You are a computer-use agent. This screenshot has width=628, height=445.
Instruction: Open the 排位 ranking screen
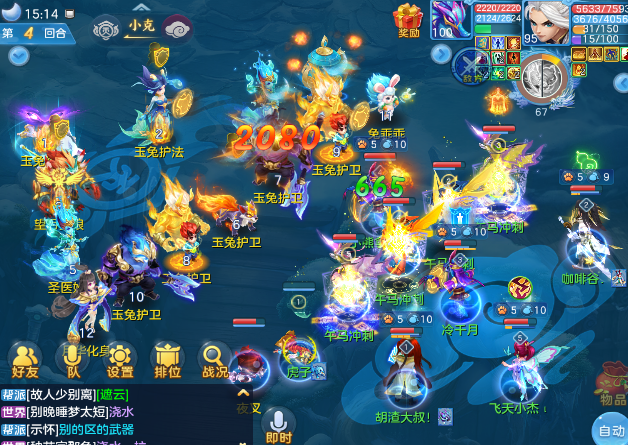point(167,360)
